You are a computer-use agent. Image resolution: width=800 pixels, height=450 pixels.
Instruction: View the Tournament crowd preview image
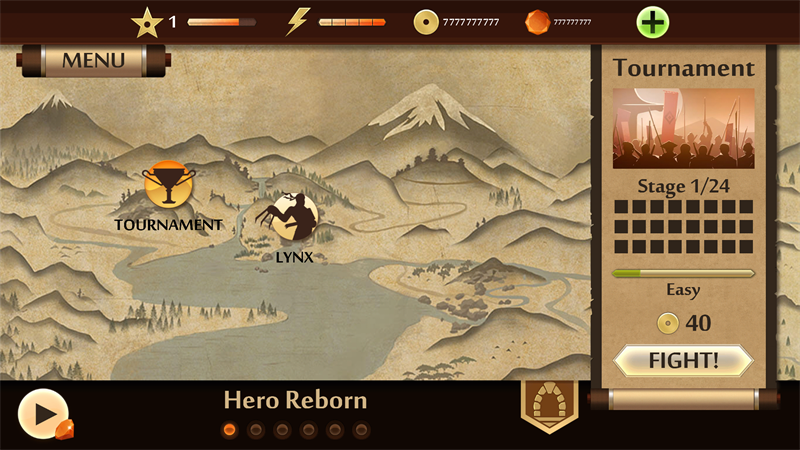pyautogui.click(x=683, y=127)
